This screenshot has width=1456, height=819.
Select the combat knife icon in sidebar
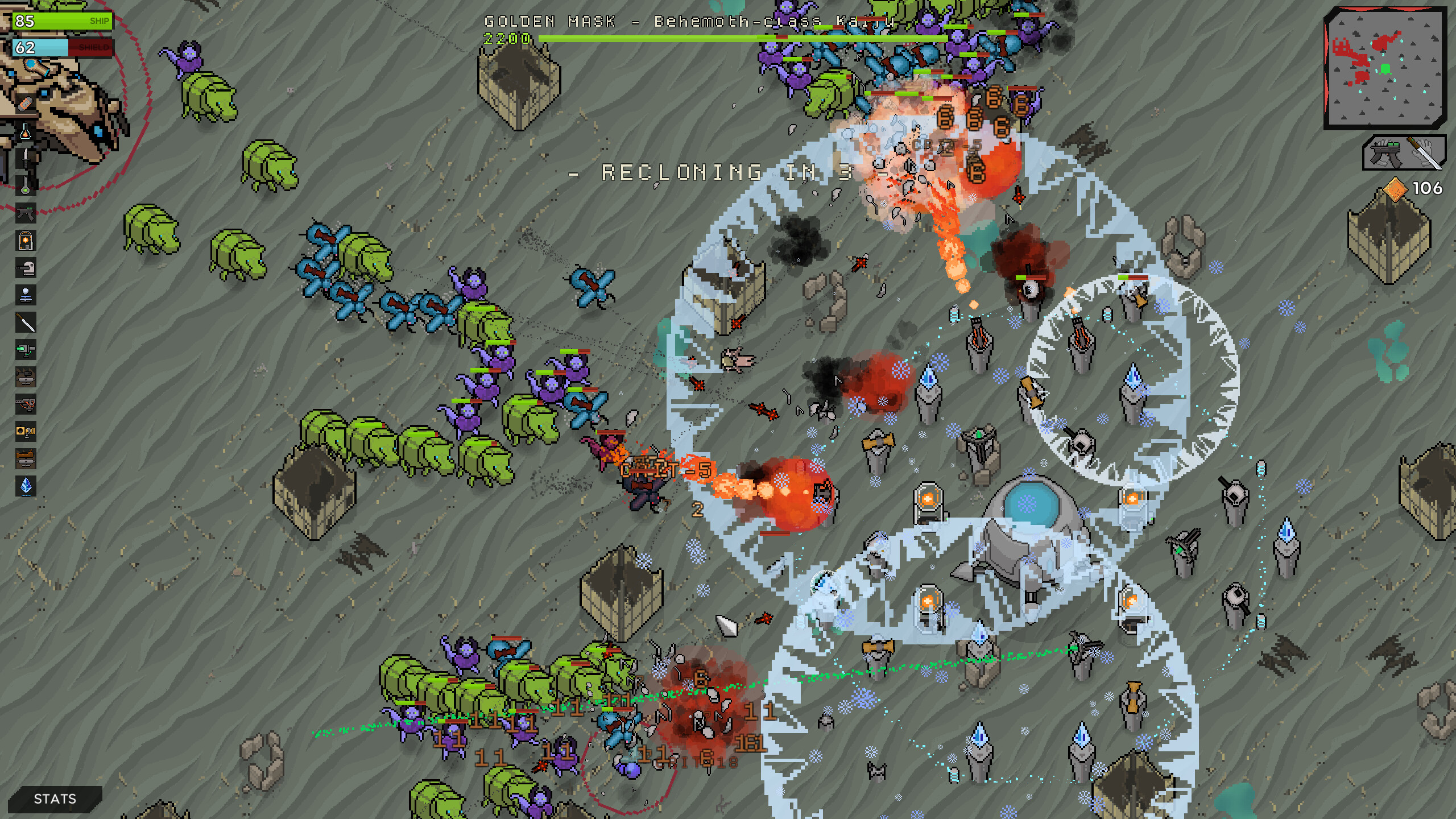(26, 158)
